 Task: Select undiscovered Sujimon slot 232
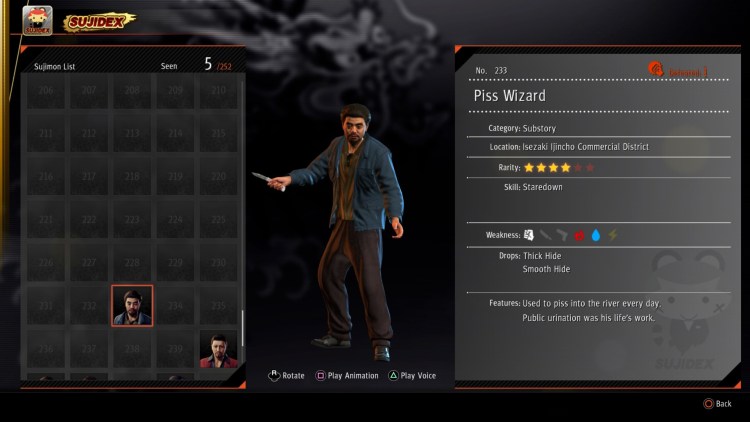tap(88, 305)
